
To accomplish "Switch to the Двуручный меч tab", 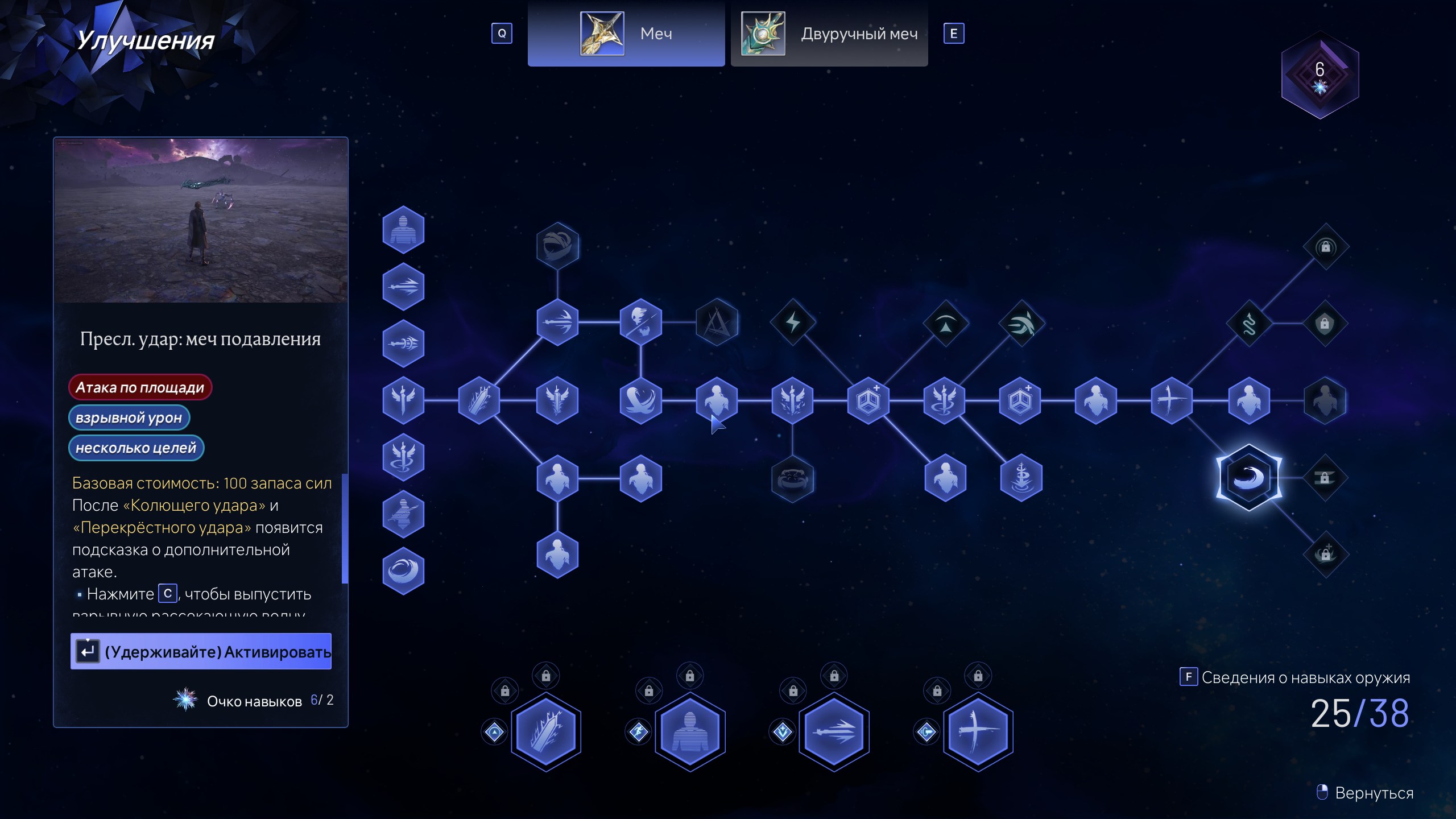I will tap(829, 34).
